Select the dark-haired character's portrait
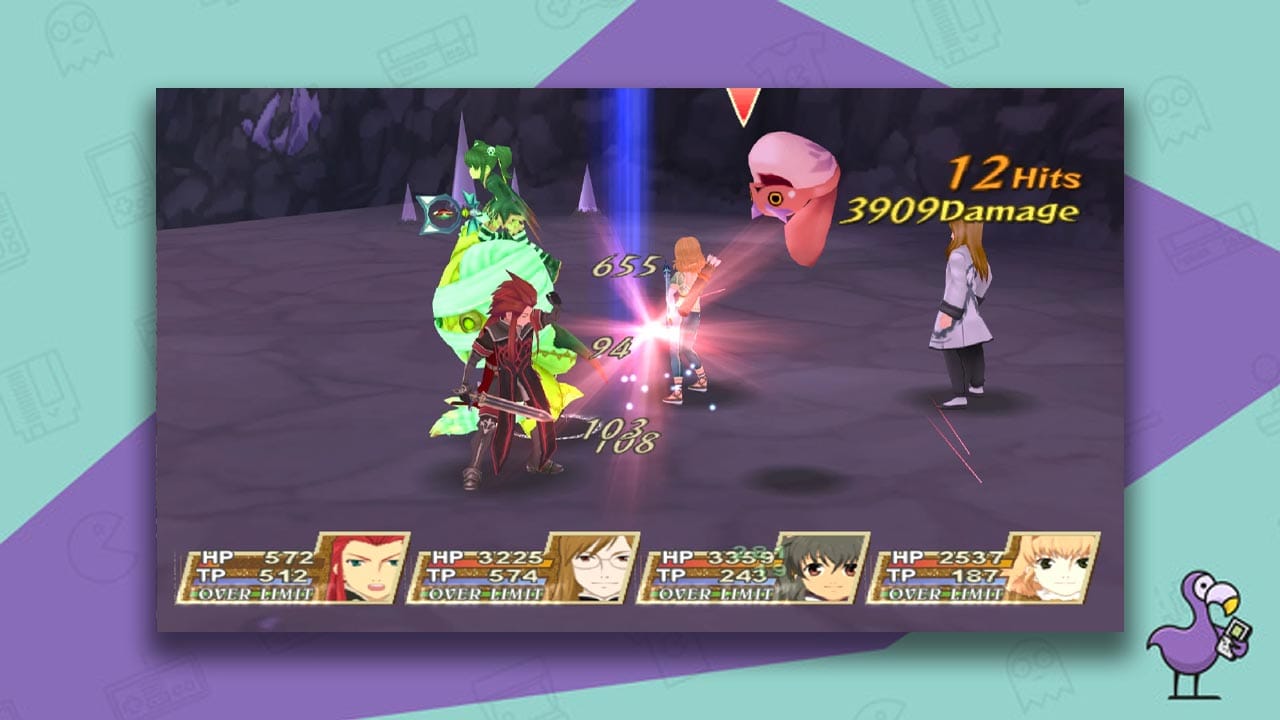Viewport: 1280px width, 720px height. tap(828, 566)
